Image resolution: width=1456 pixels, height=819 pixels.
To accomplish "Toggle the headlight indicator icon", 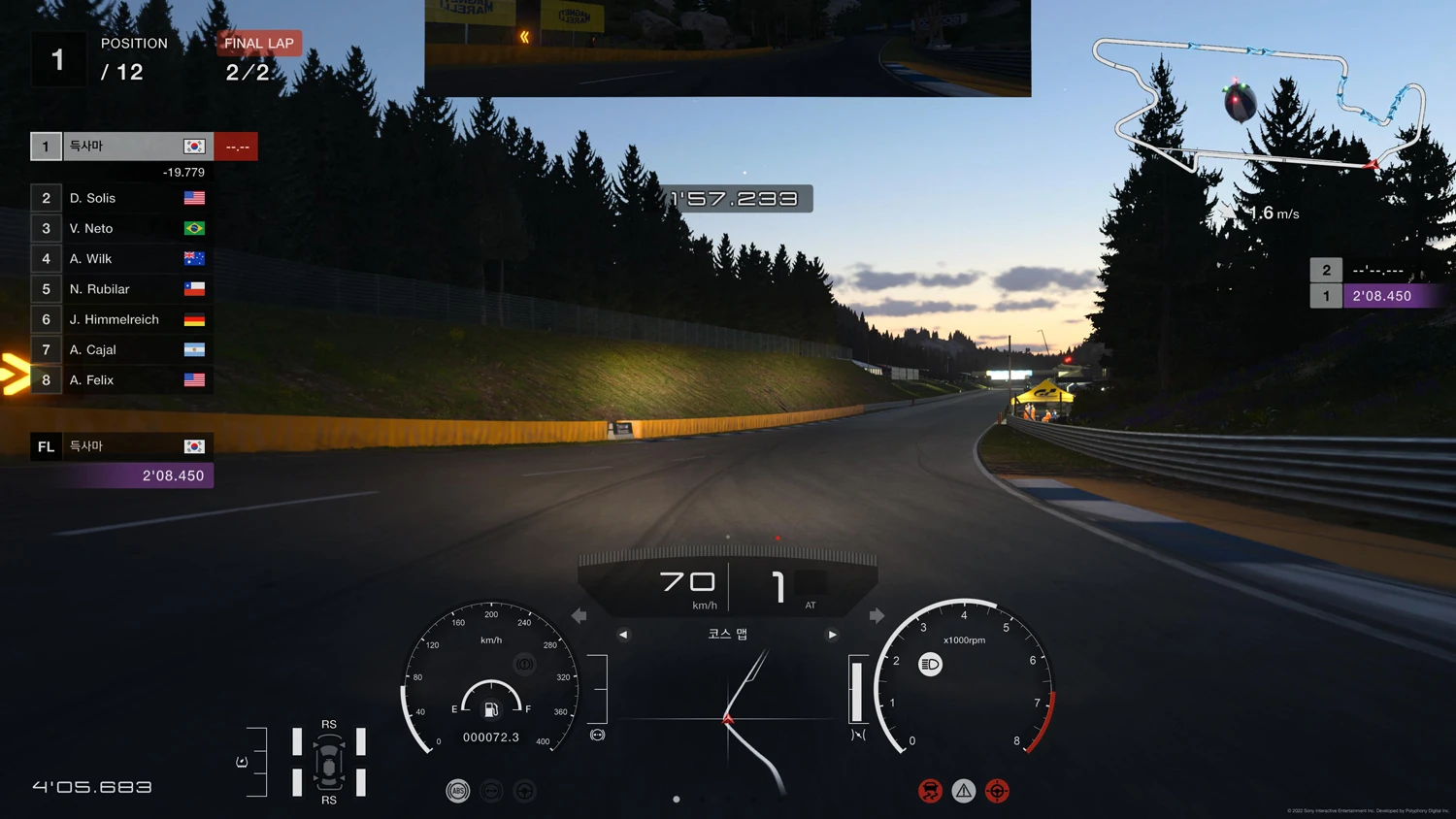I will click(x=930, y=665).
